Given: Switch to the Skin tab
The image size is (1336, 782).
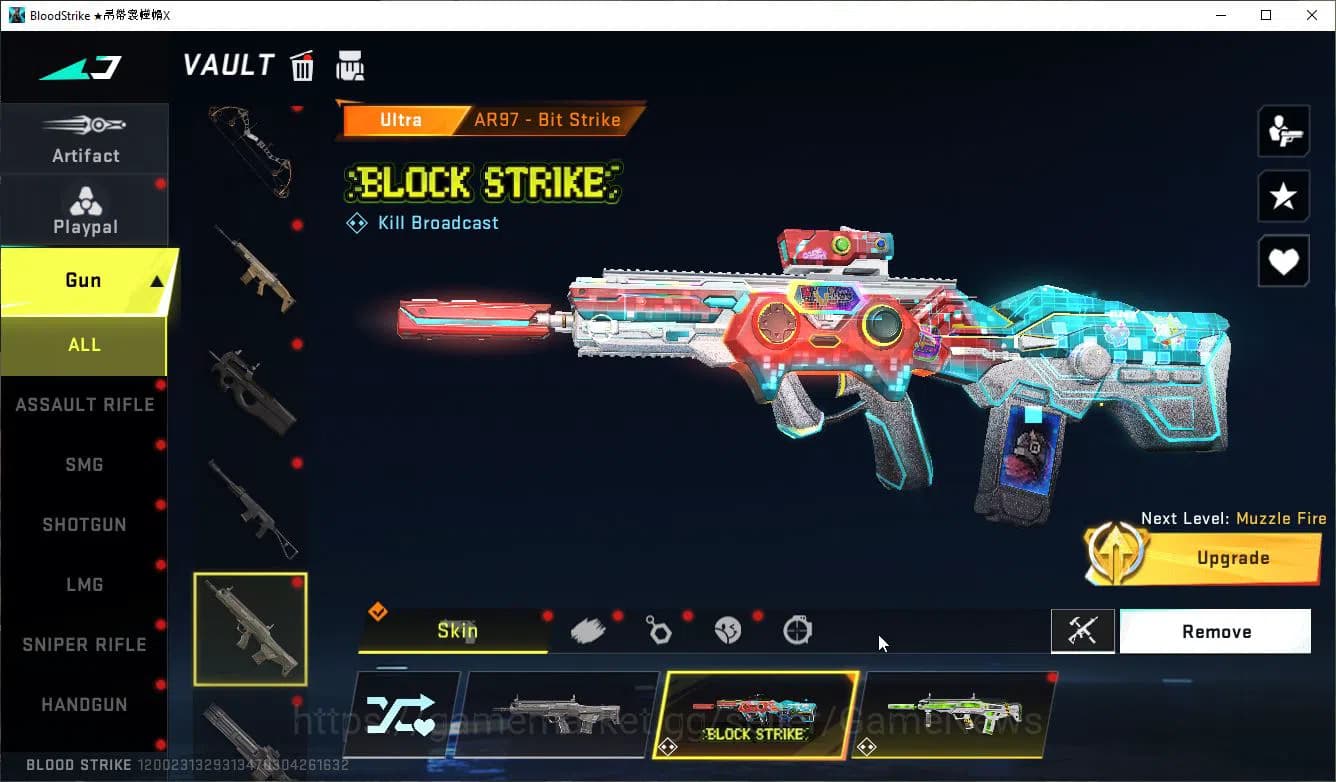Looking at the screenshot, I should 457,631.
